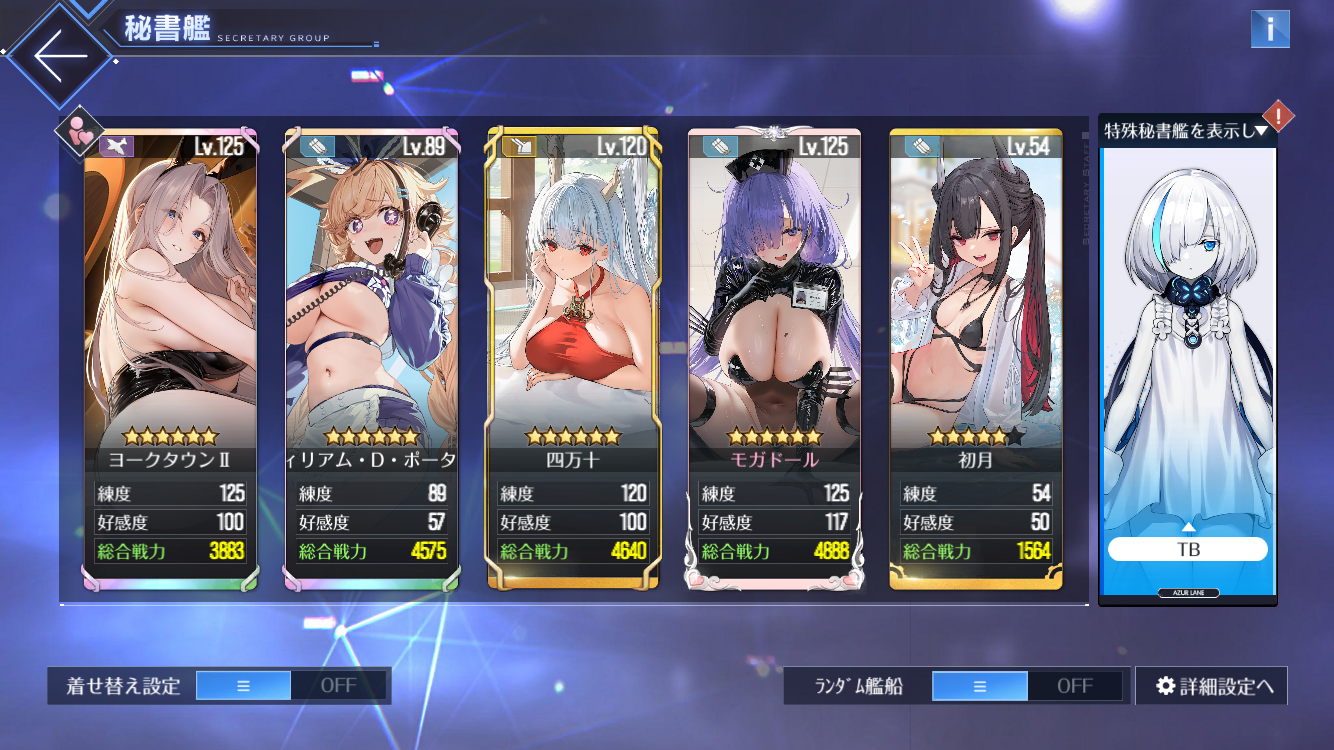Toggle the 着せ替え設定 switch
The width and height of the screenshot is (1334, 750).
click(x=290, y=686)
